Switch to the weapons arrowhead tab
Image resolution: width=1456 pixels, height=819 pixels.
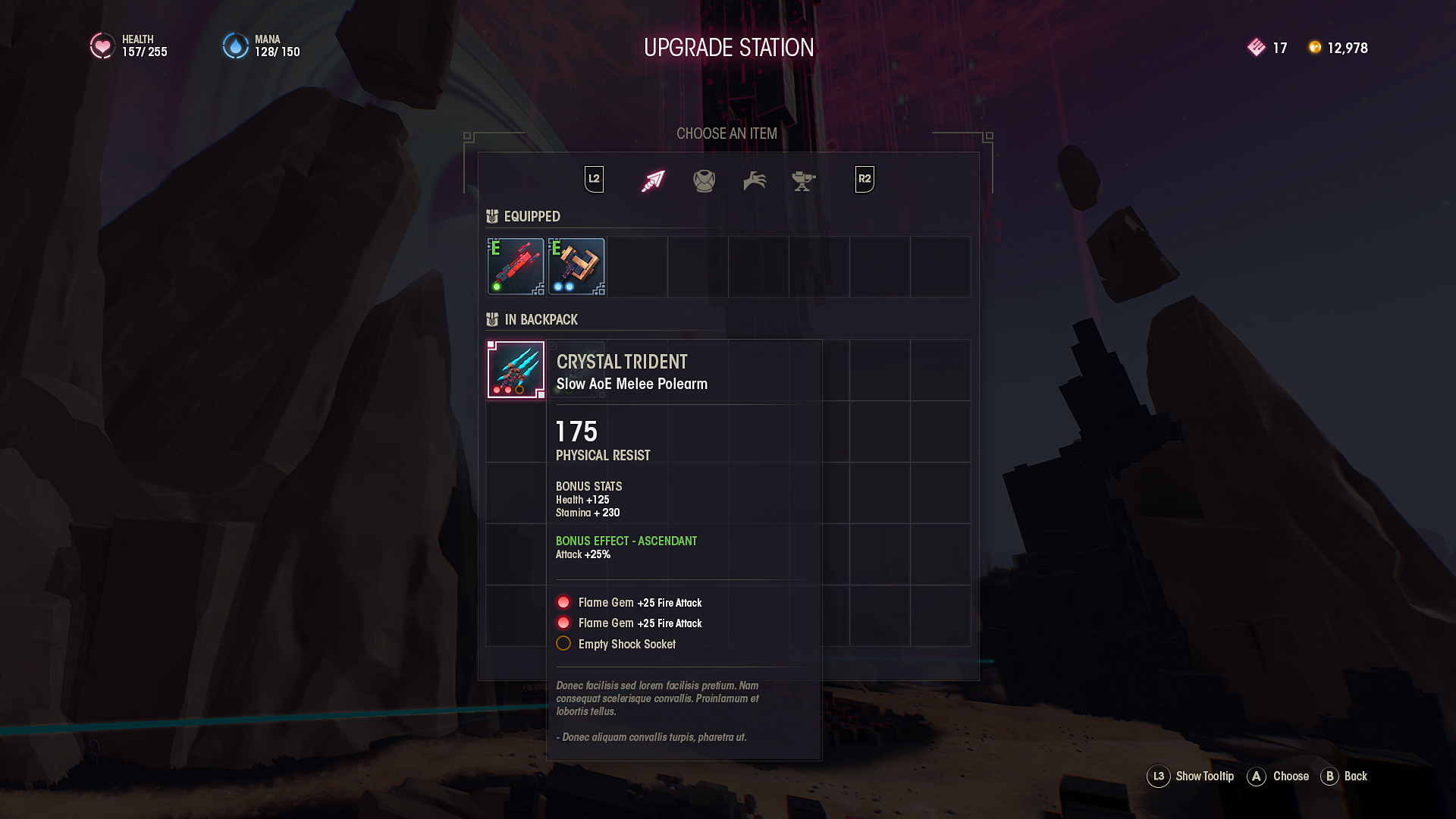(652, 180)
